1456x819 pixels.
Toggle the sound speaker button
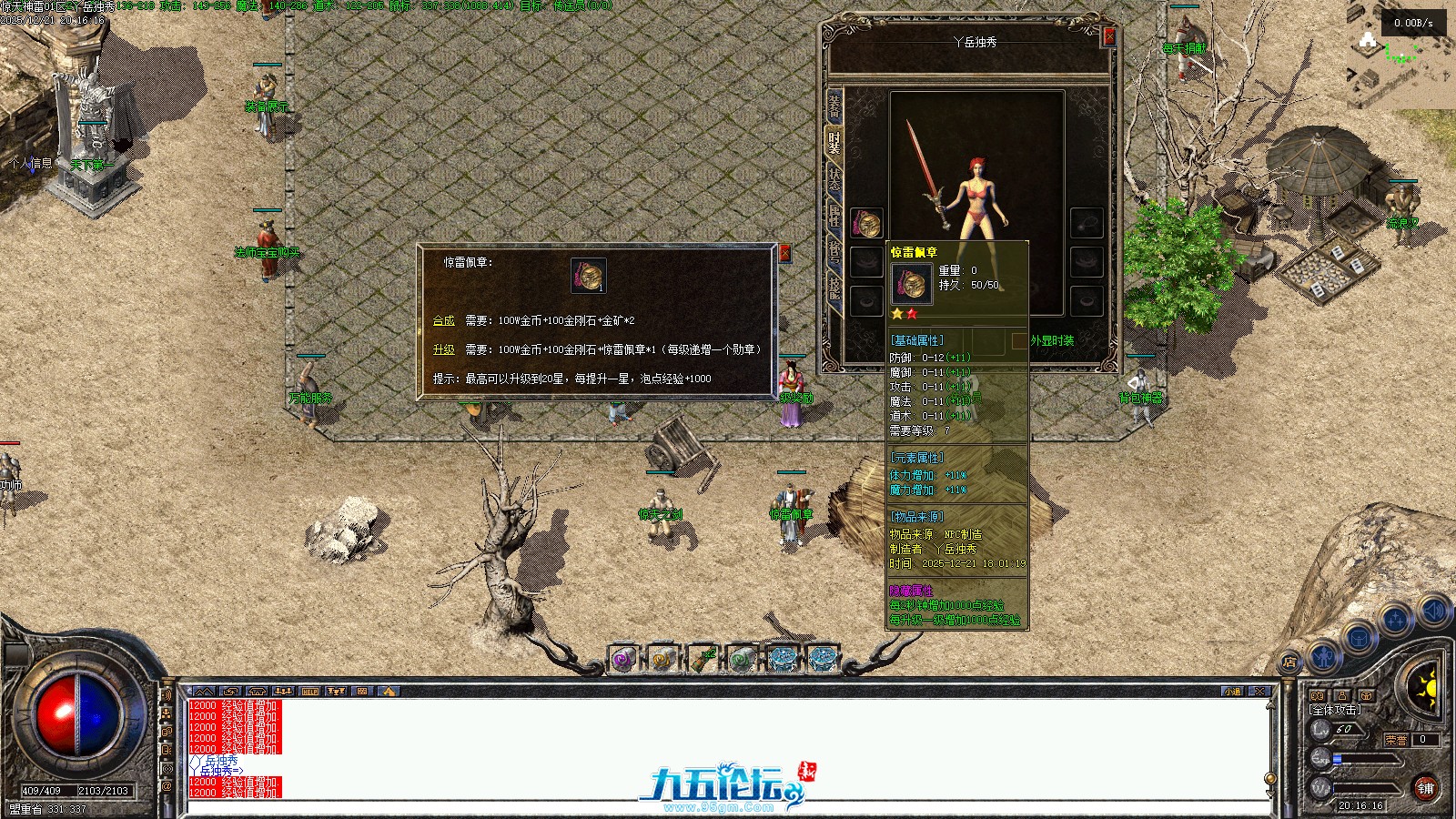tap(1432, 612)
